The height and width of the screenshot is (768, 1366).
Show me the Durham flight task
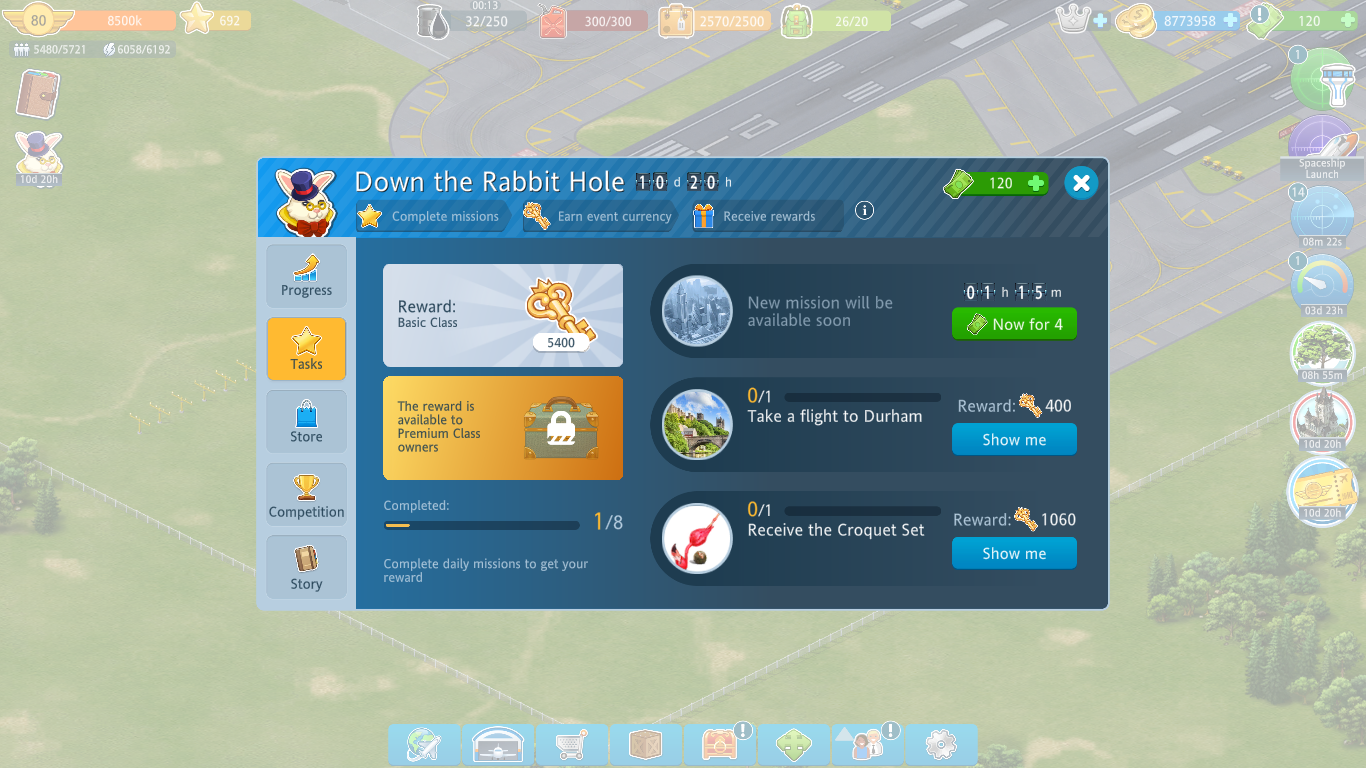pyautogui.click(x=1014, y=440)
